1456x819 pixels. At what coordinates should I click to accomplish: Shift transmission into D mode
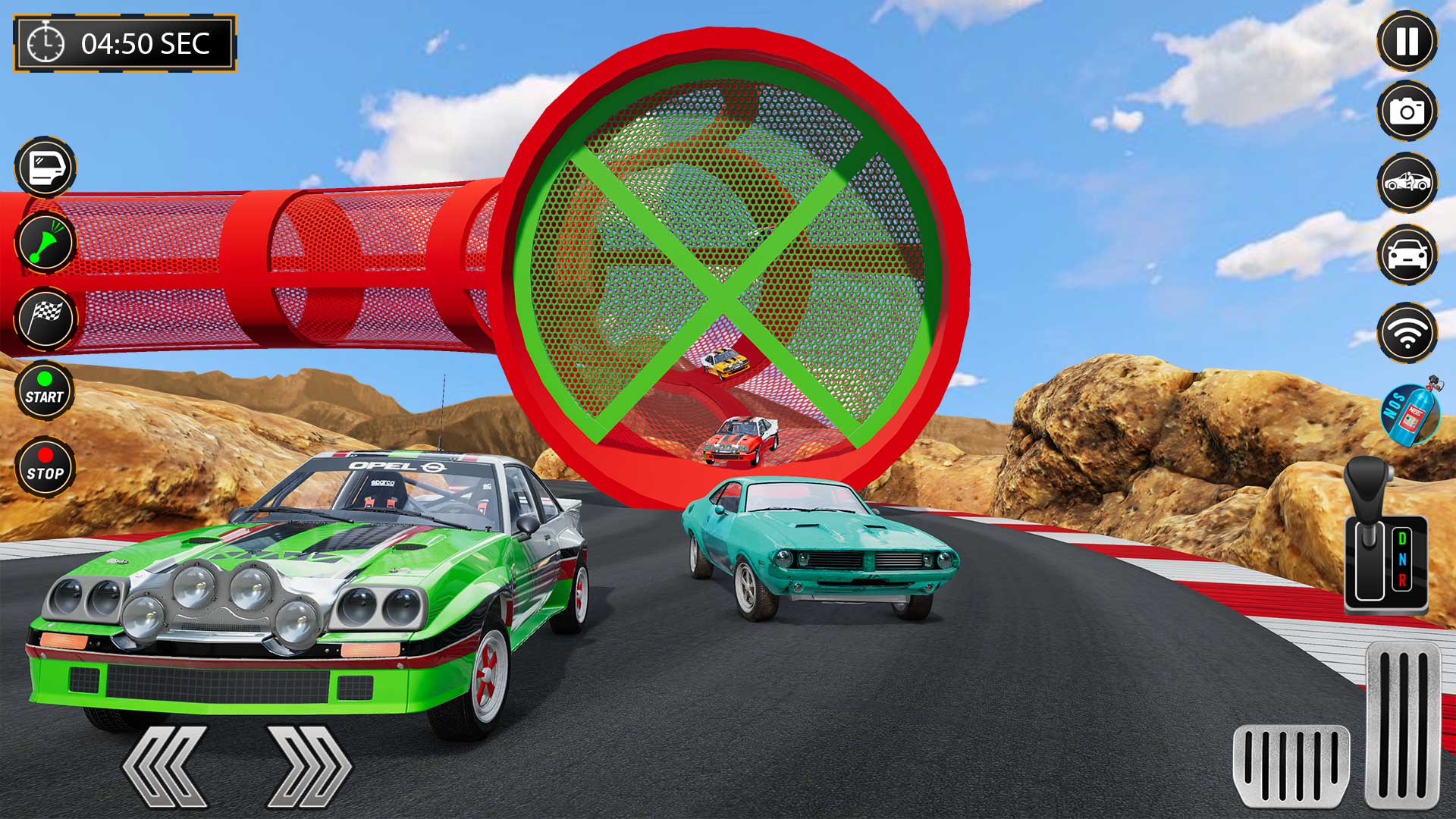(1403, 538)
